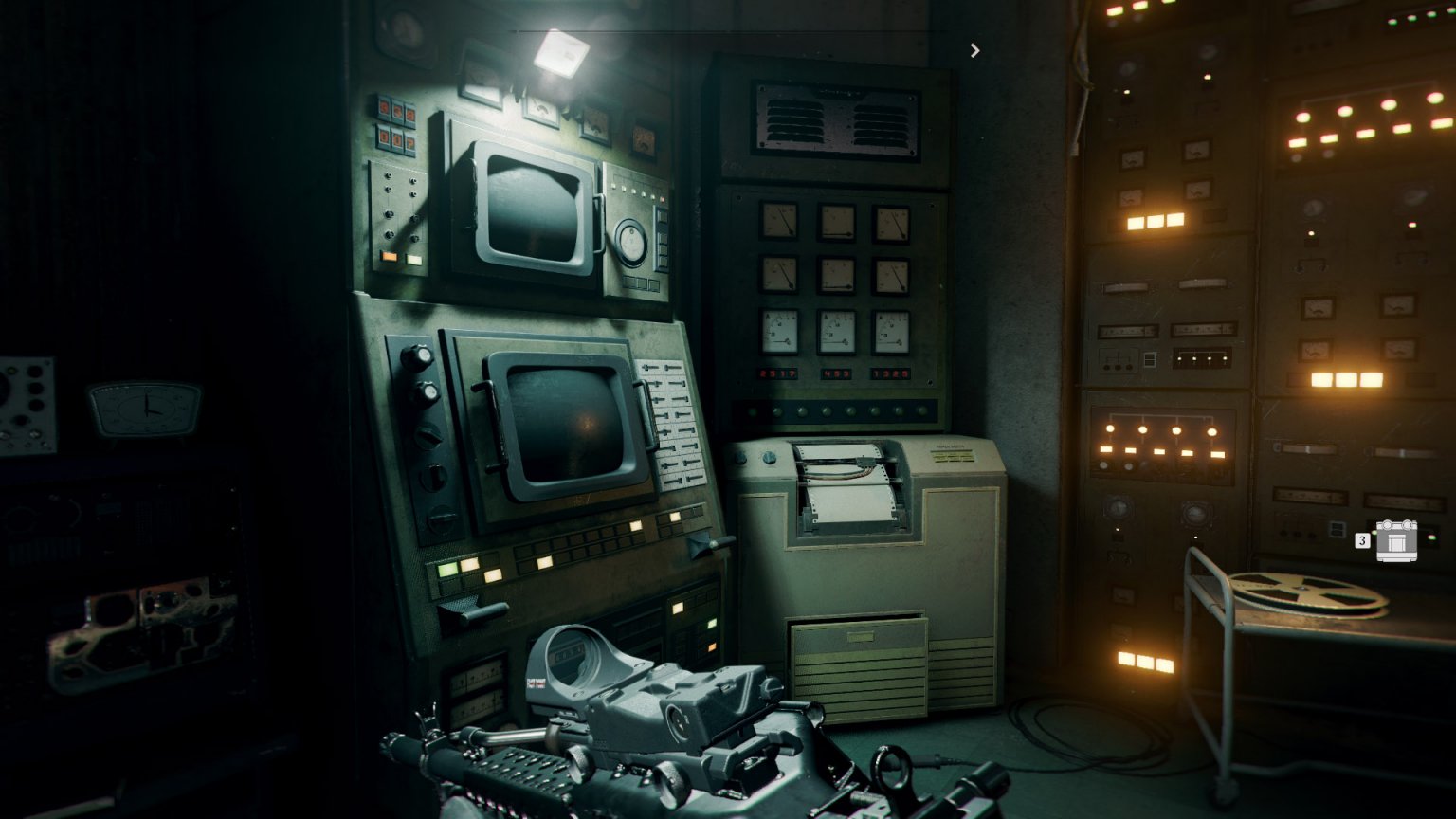
Task: Click the keybind "3" prompt square
Action: point(1363,540)
